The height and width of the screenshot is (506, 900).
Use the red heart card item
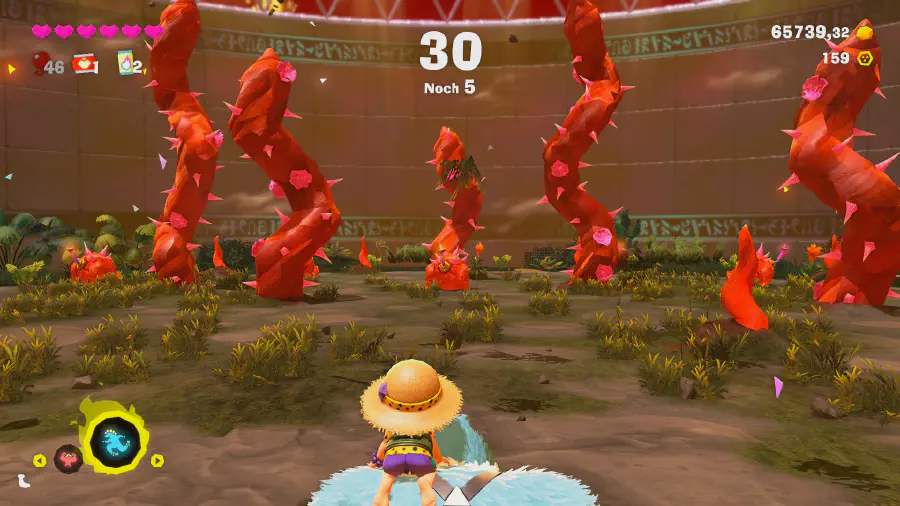[84, 65]
